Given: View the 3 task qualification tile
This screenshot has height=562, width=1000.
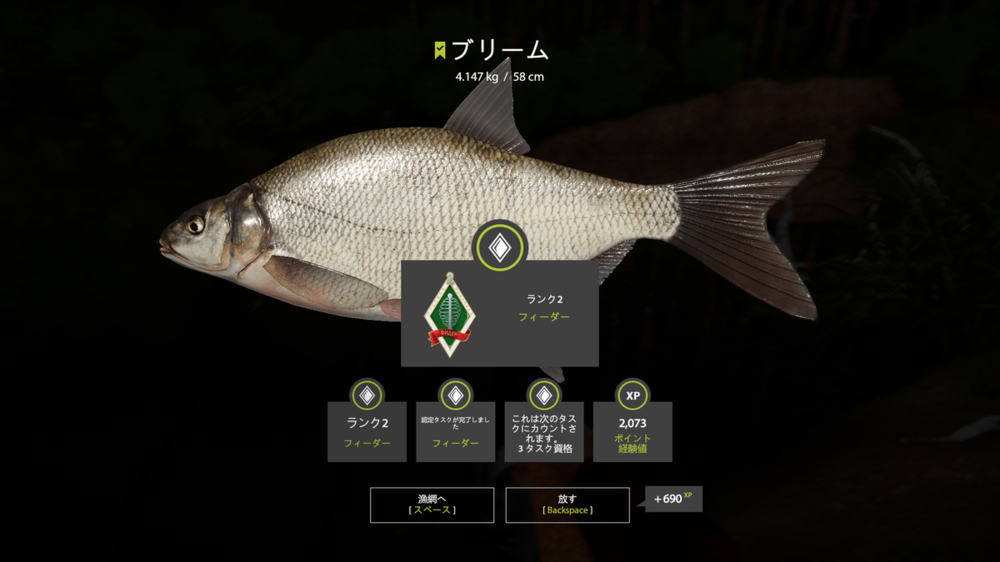Looking at the screenshot, I should [x=544, y=431].
